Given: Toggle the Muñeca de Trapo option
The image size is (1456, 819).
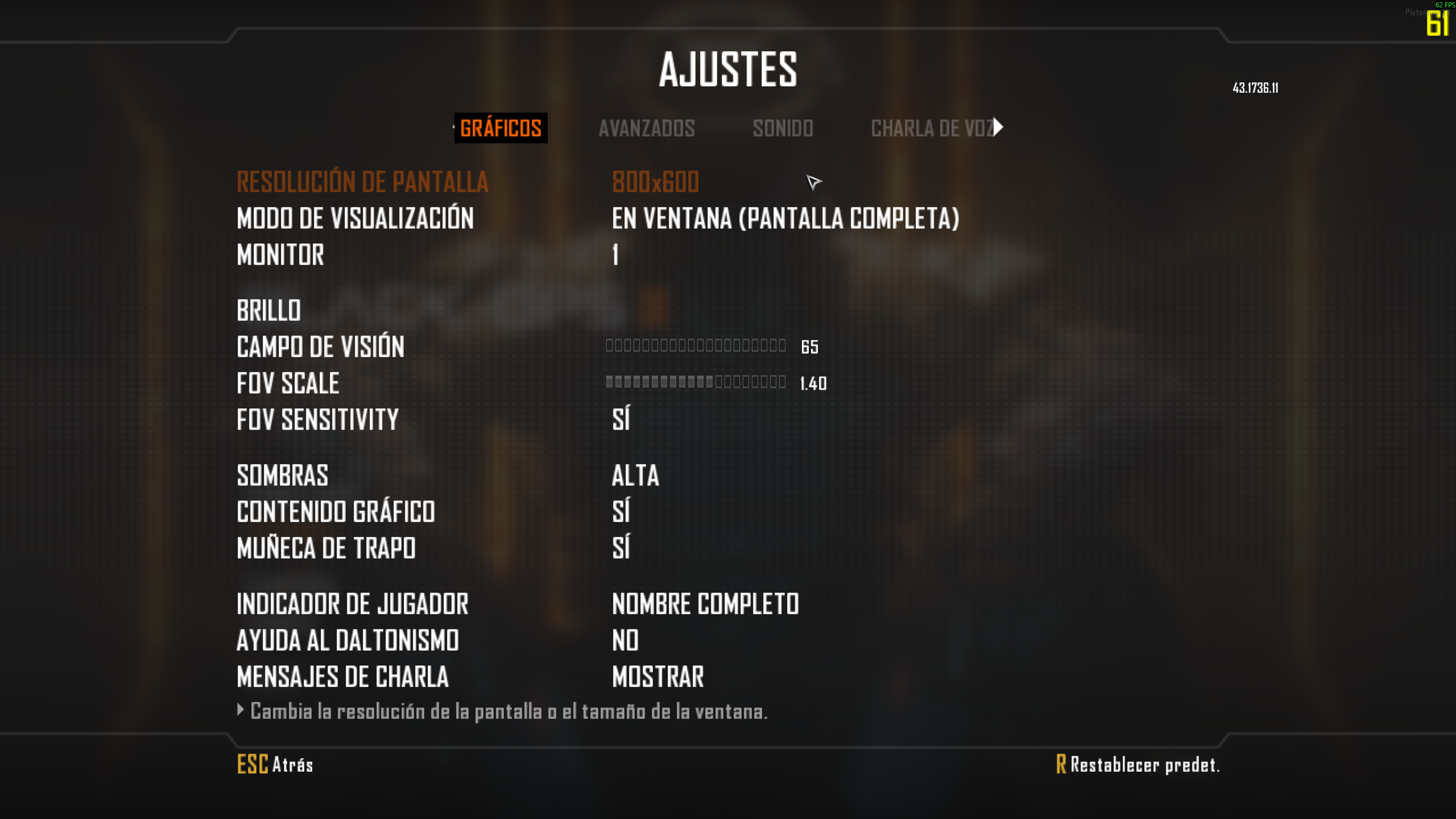Looking at the screenshot, I should coord(621,548).
